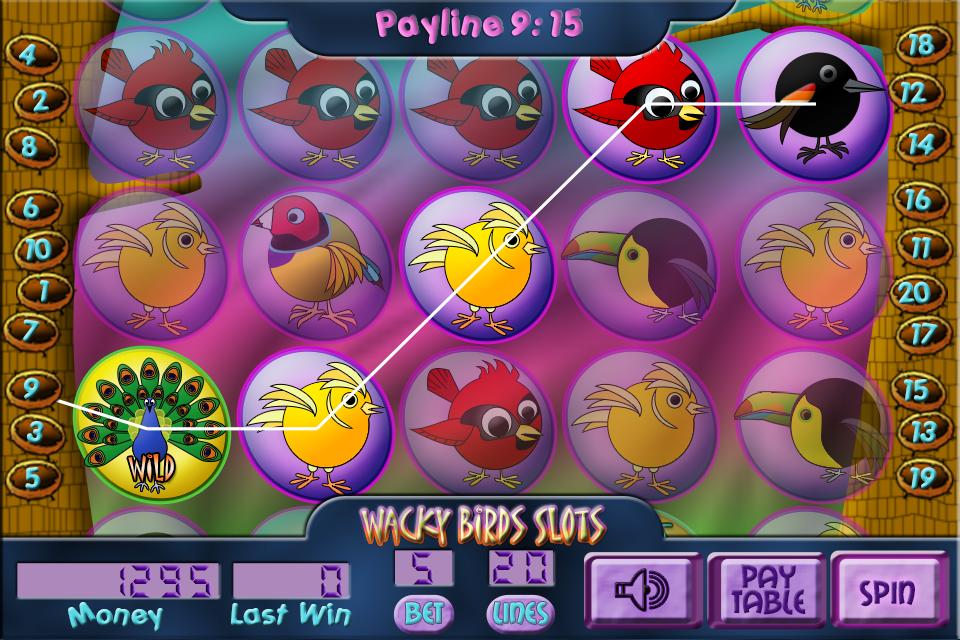Open the Pay Table
The width and height of the screenshot is (960, 640).
tap(758, 590)
